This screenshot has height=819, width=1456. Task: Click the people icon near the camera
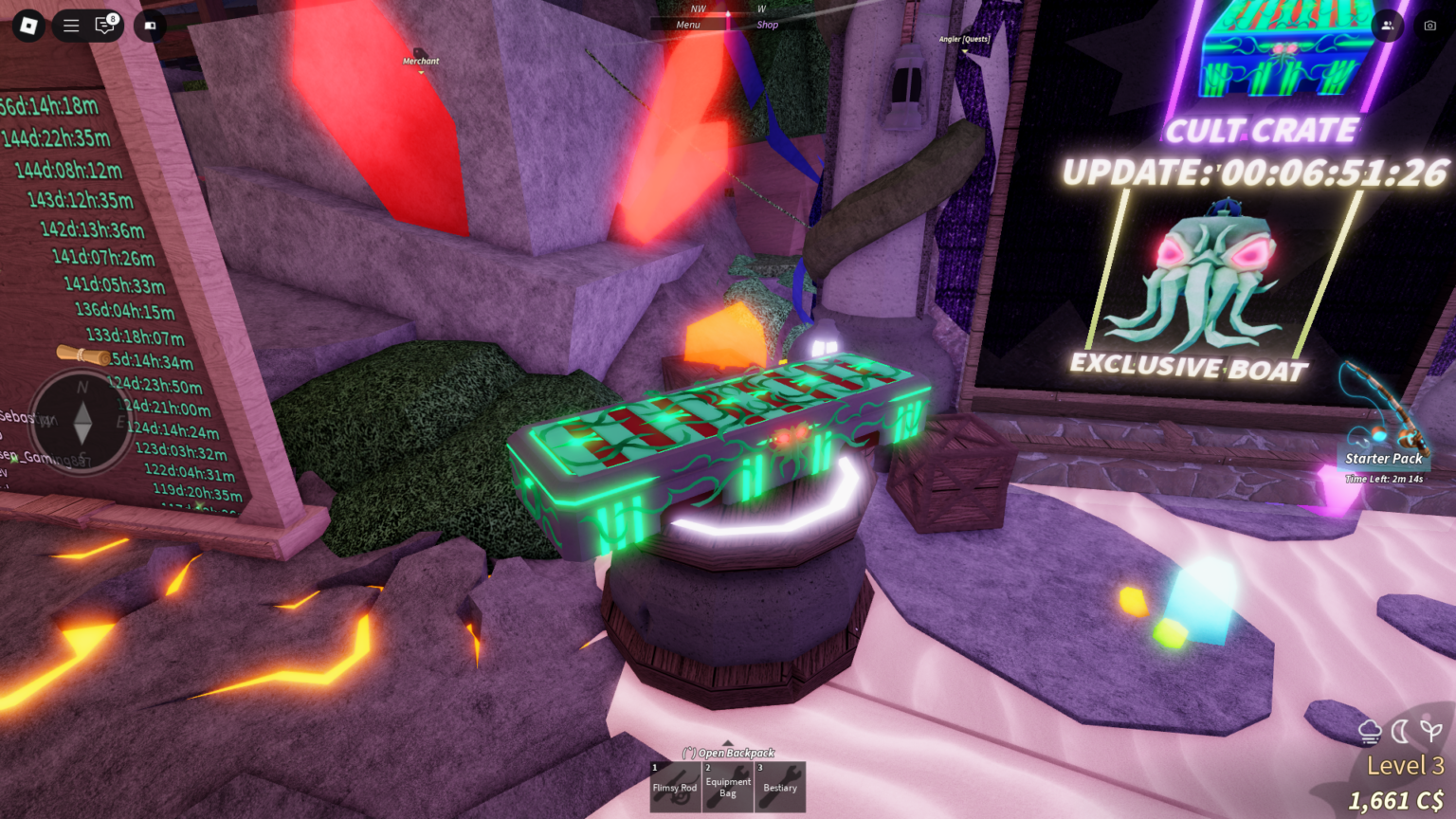tap(1386, 27)
